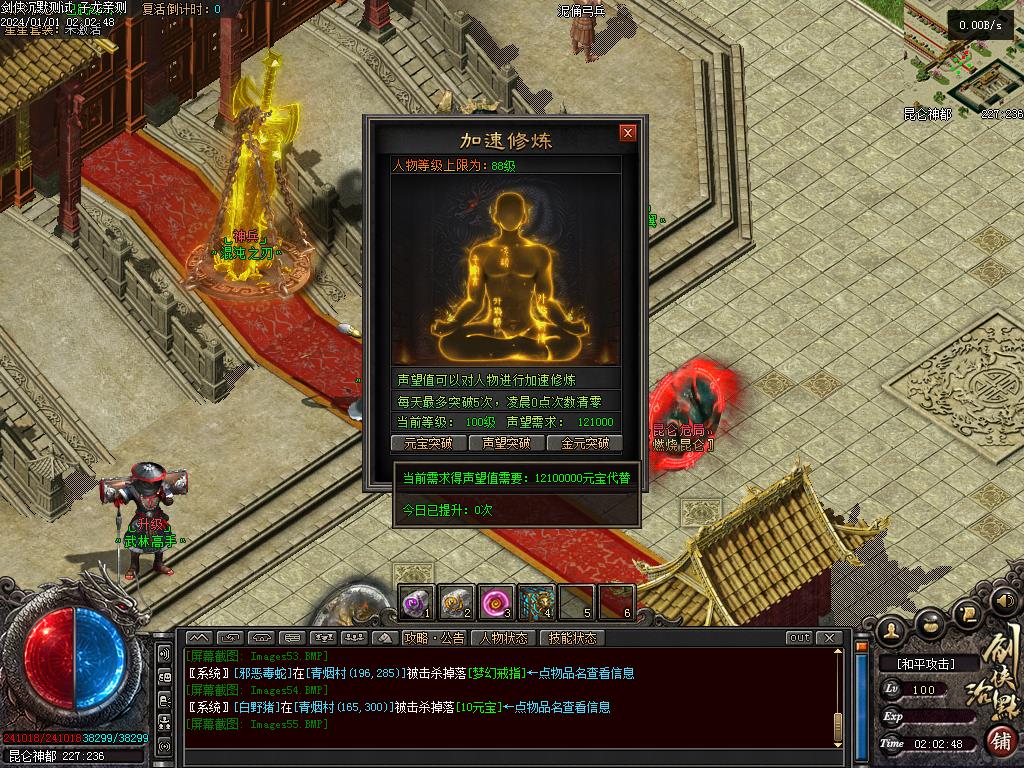
Task: Use the orange scroll in hotbar slot 2
Action: pos(457,602)
